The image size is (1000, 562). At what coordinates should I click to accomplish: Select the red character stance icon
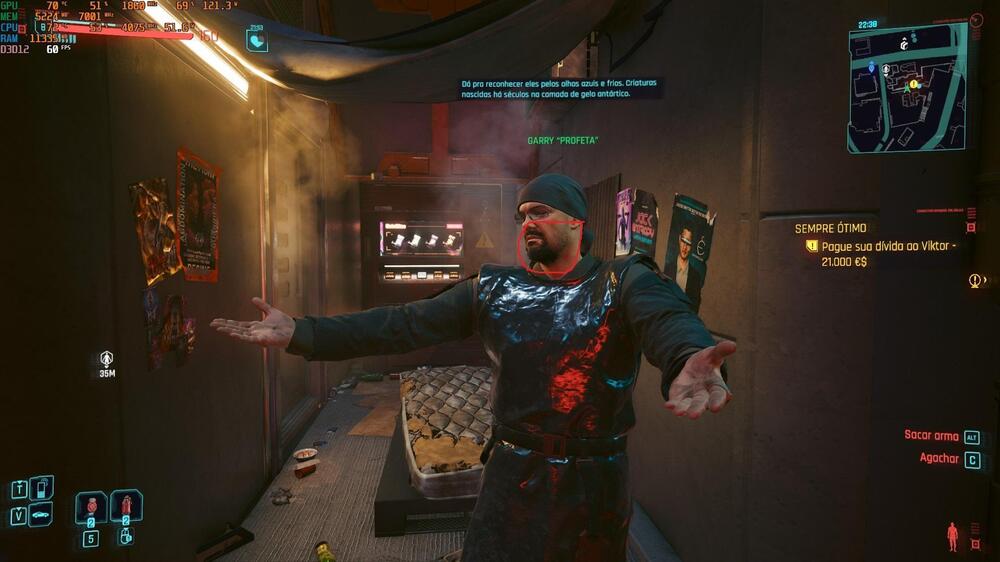[952, 536]
